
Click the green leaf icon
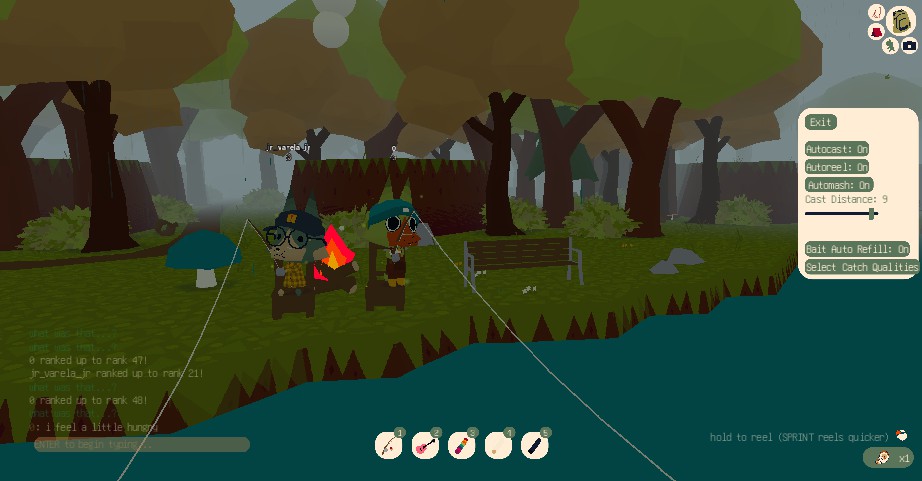pos(890,46)
